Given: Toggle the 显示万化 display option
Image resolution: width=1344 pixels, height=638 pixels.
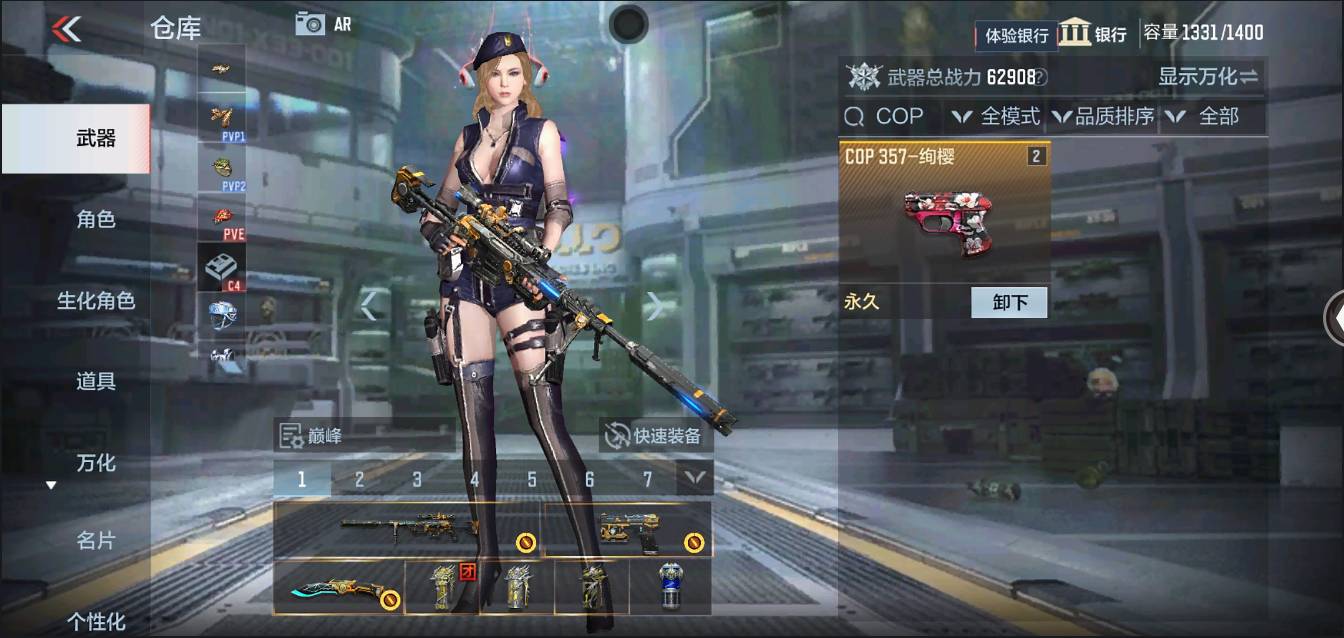Looking at the screenshot, I should [1208, 76].
